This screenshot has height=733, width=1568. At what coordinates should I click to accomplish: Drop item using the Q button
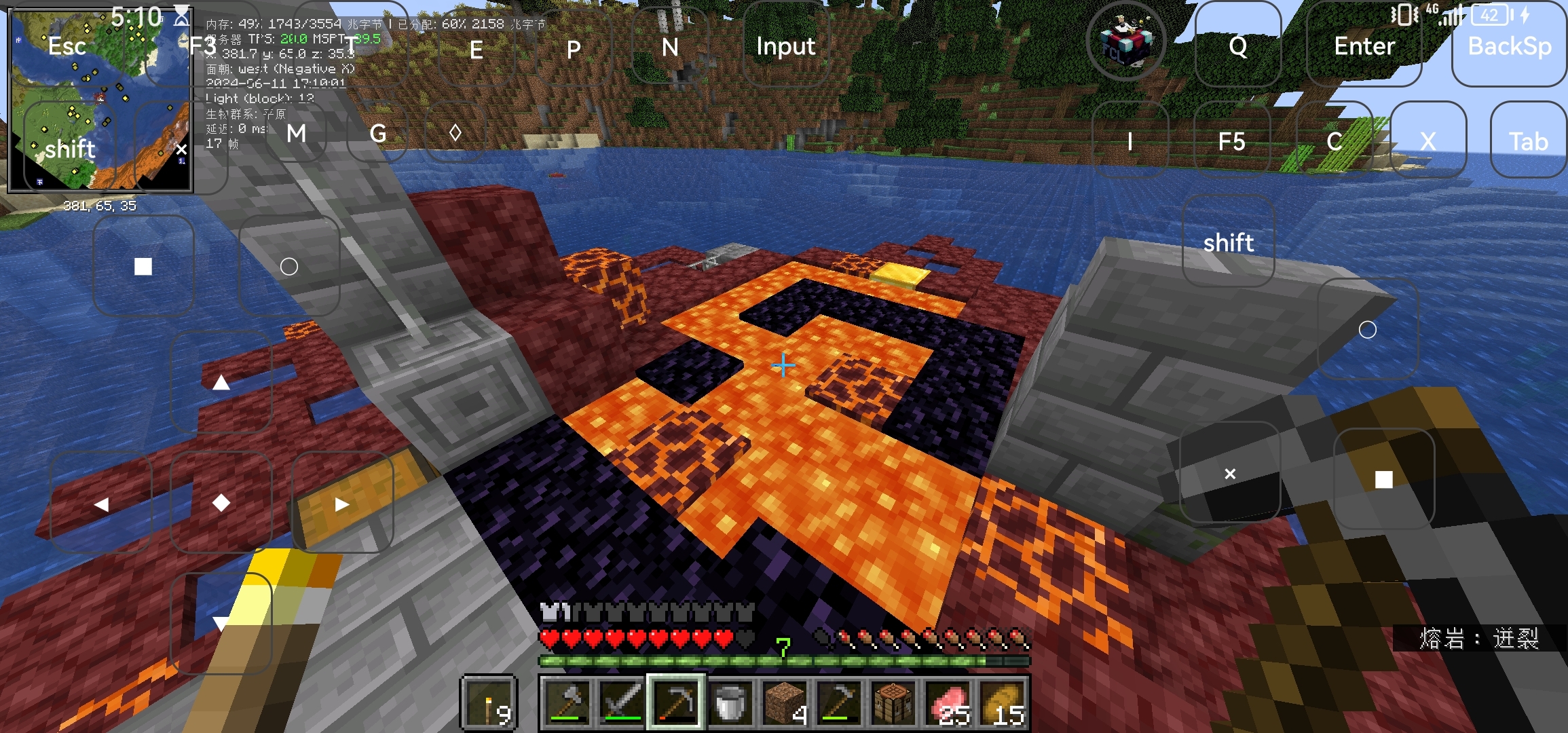coord(1237,46)
